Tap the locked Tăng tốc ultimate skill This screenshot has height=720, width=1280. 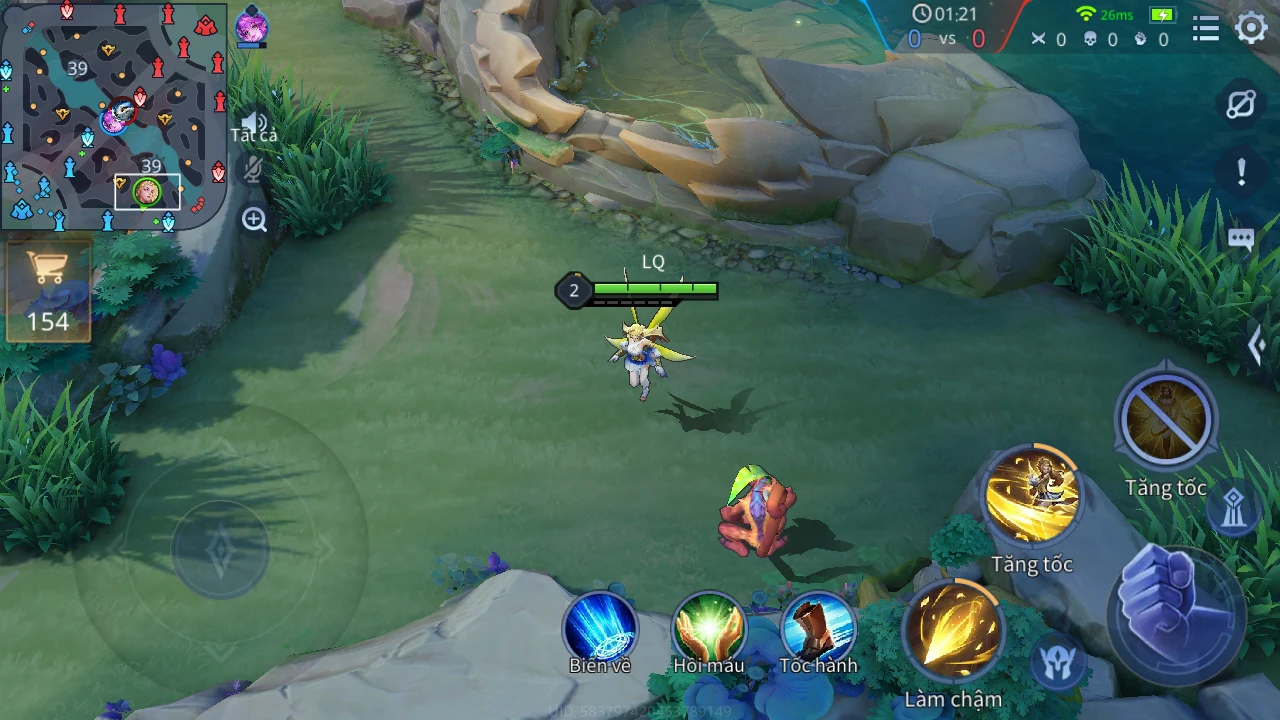tap(1165, 421)
